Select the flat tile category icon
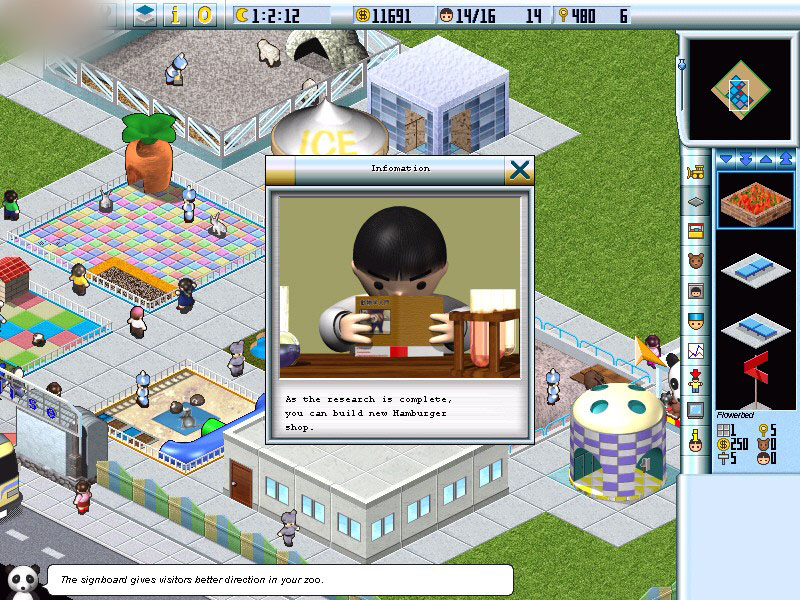This screenshot has height=600, width=800. pos(696,201)
